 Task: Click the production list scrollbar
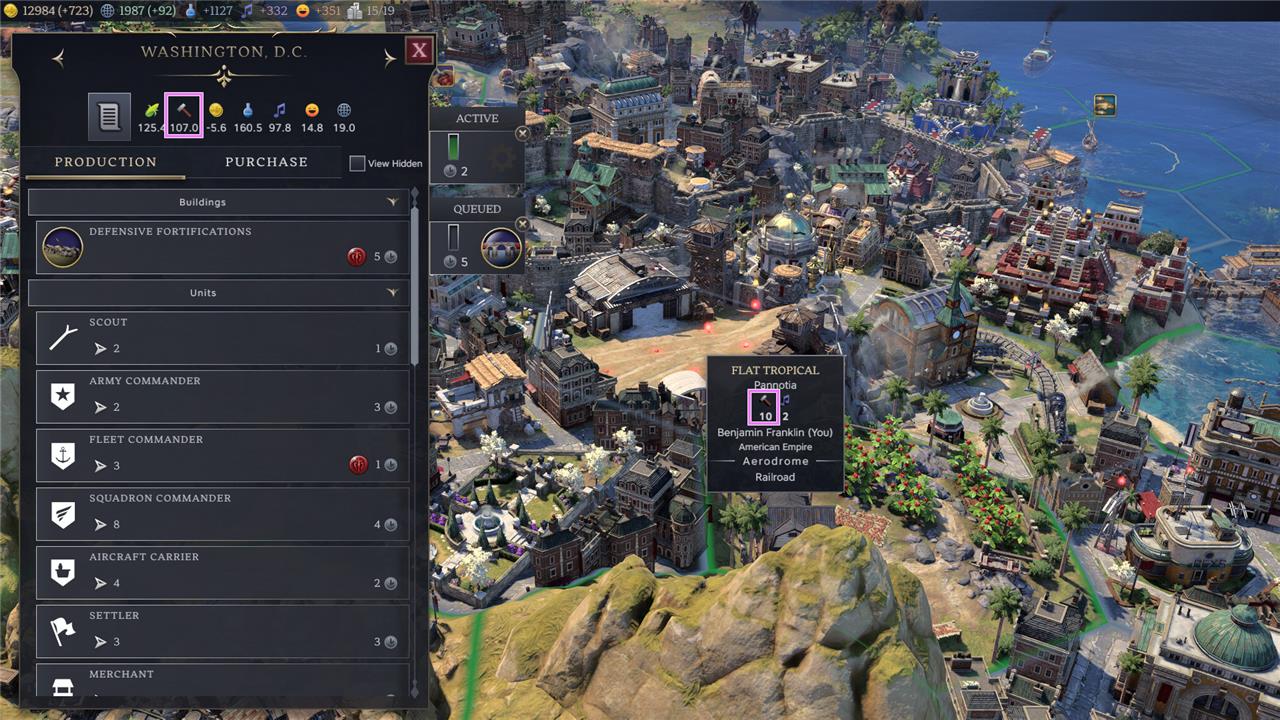pos(415,290)
